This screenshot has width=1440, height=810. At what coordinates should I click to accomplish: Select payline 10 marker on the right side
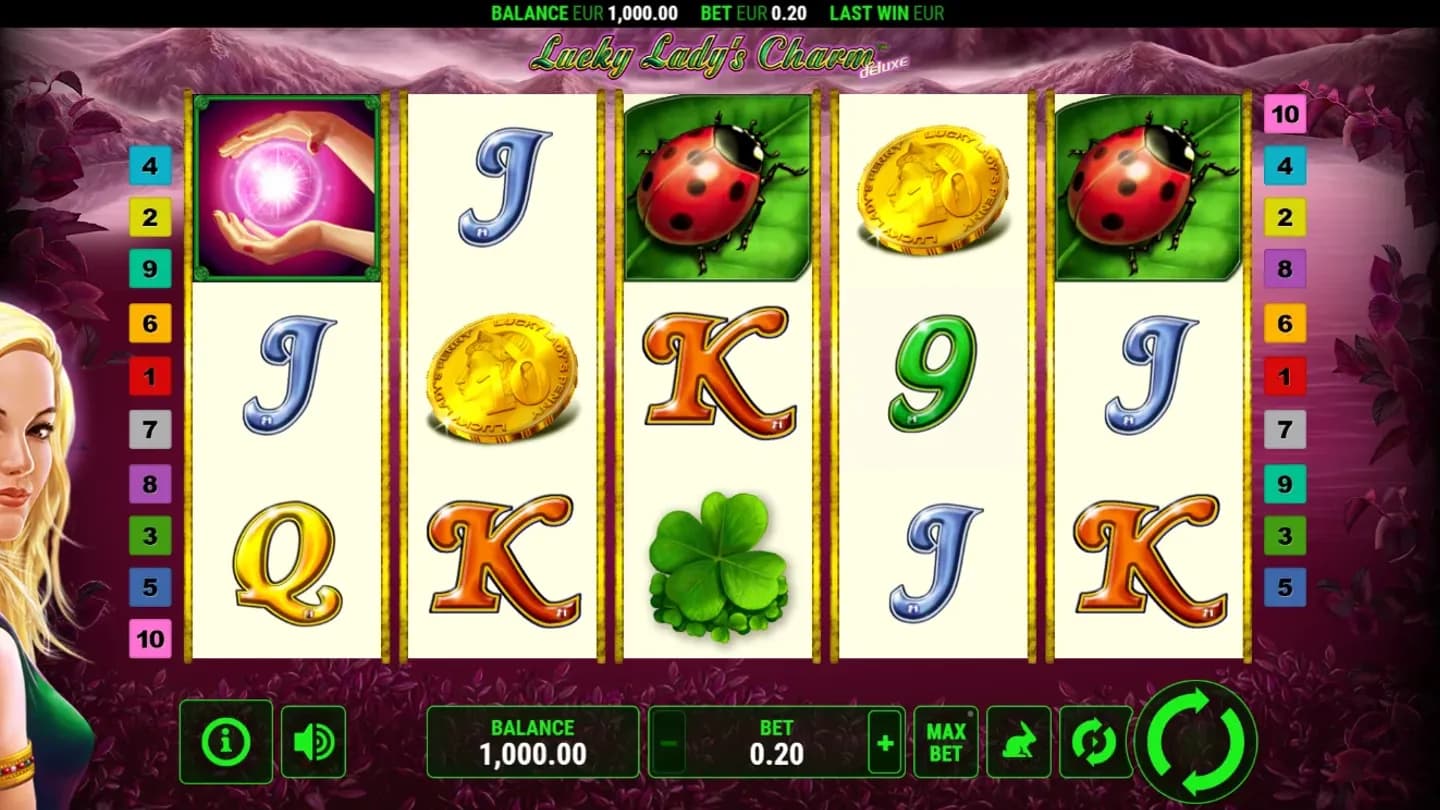[1286, 114]
